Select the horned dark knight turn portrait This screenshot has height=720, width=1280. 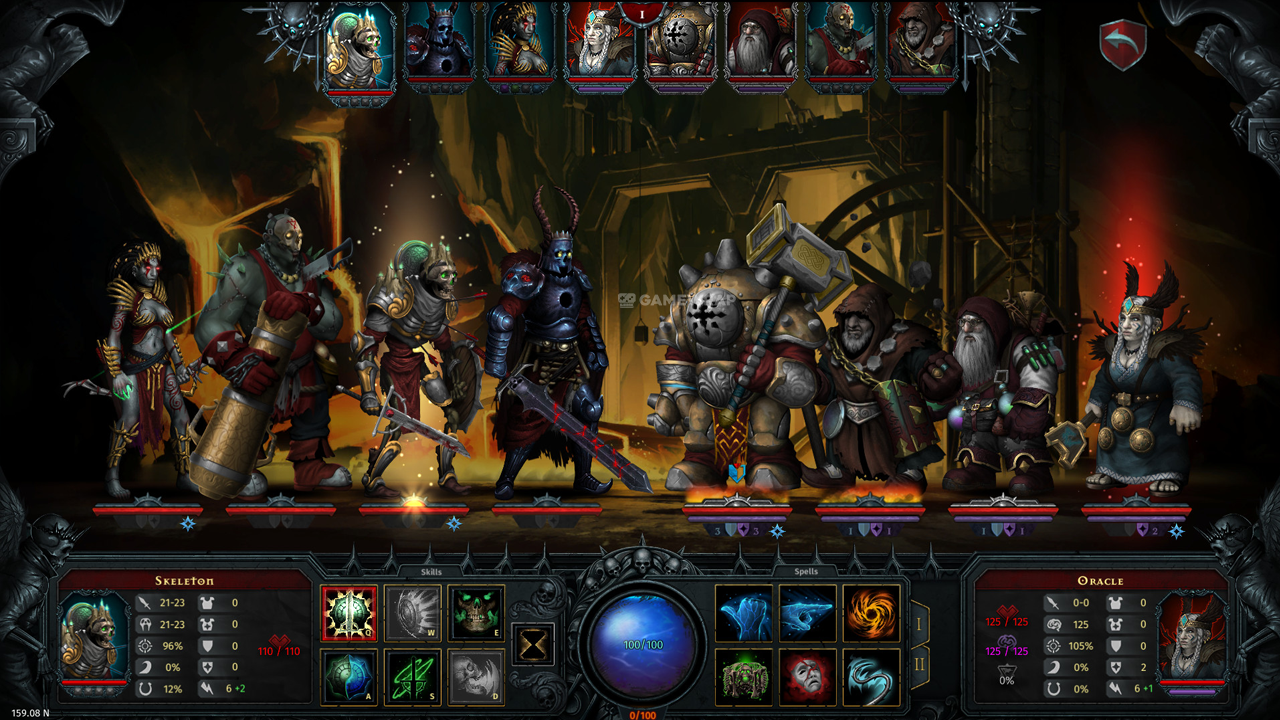point(437,46)
